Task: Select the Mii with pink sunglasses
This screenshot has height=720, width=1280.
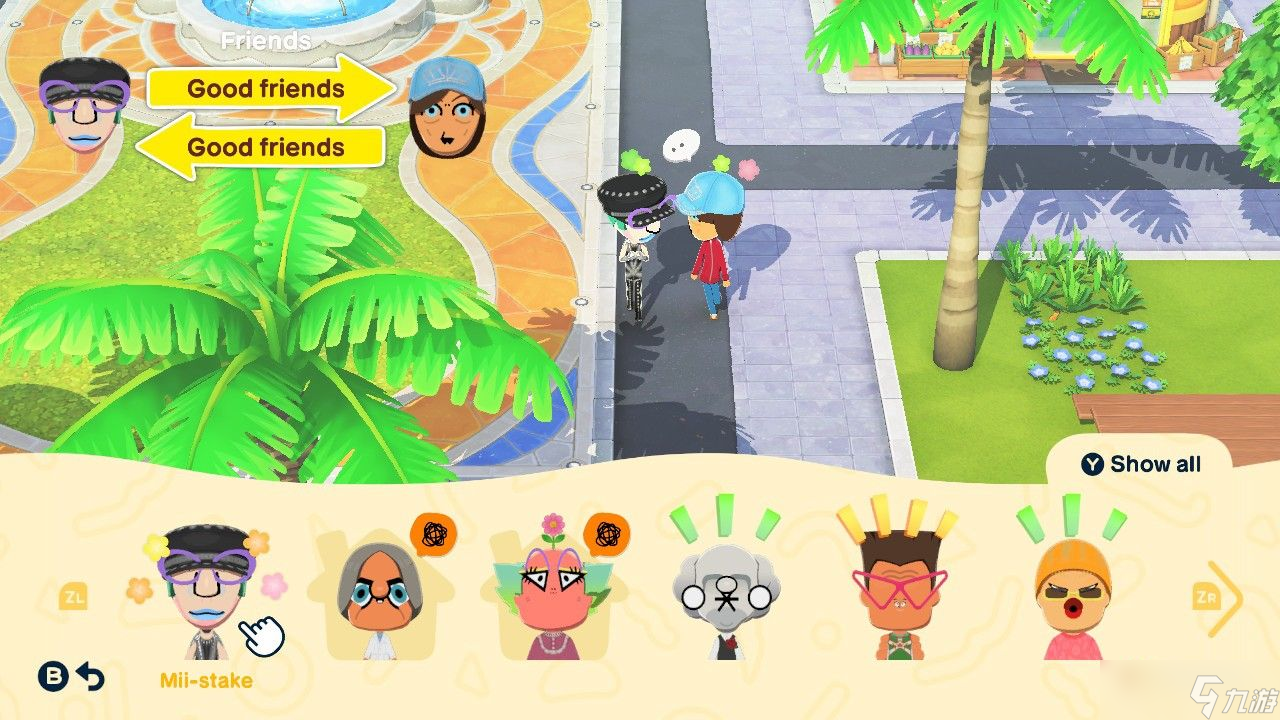Action: (900, 590)
